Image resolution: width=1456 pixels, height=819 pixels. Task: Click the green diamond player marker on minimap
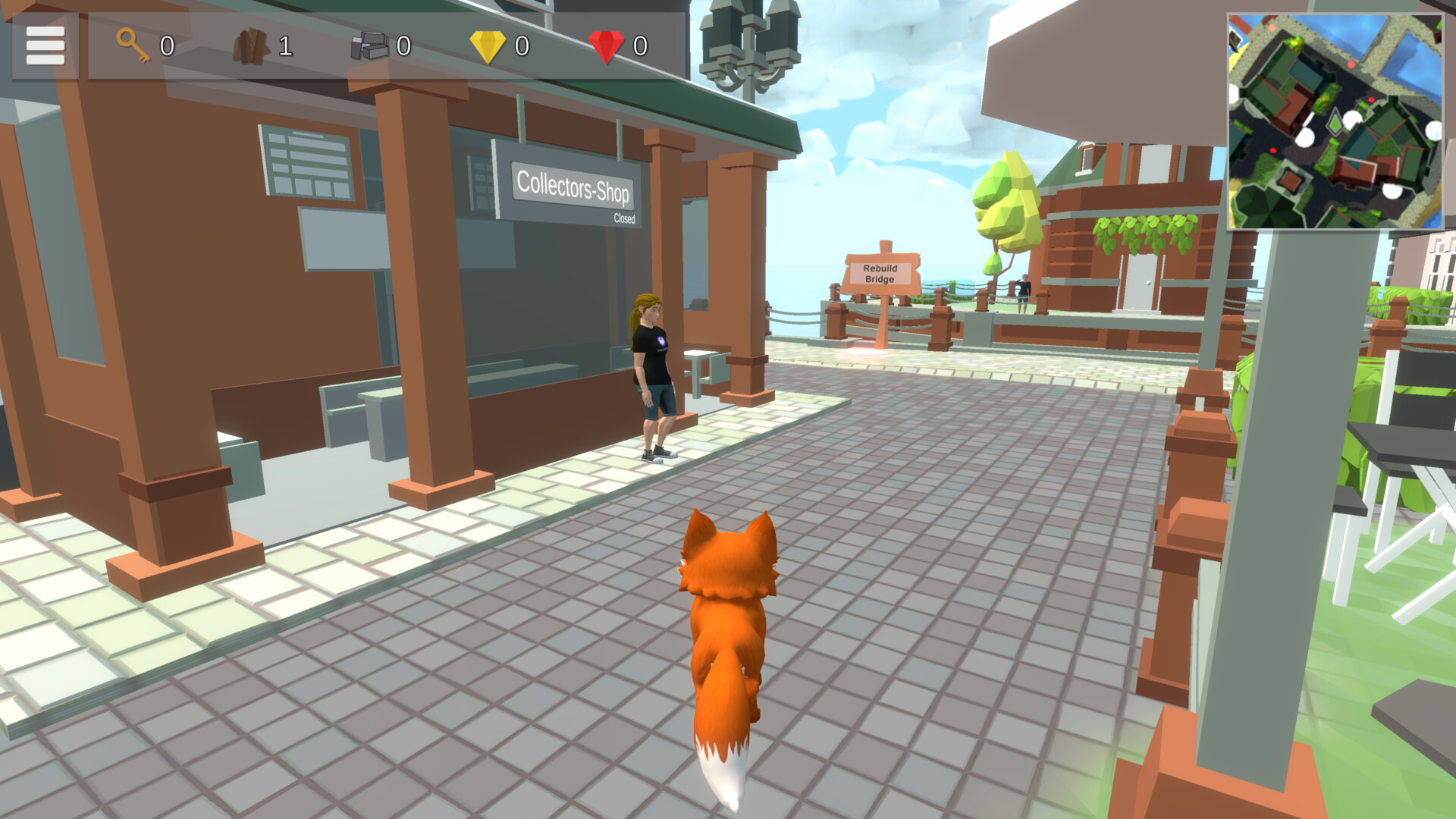pos(1335,121)
